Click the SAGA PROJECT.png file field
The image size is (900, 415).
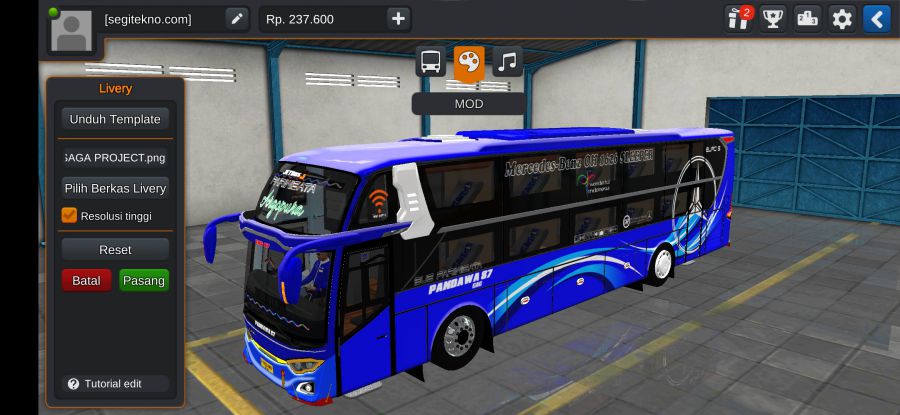click(x=115, y=157)
